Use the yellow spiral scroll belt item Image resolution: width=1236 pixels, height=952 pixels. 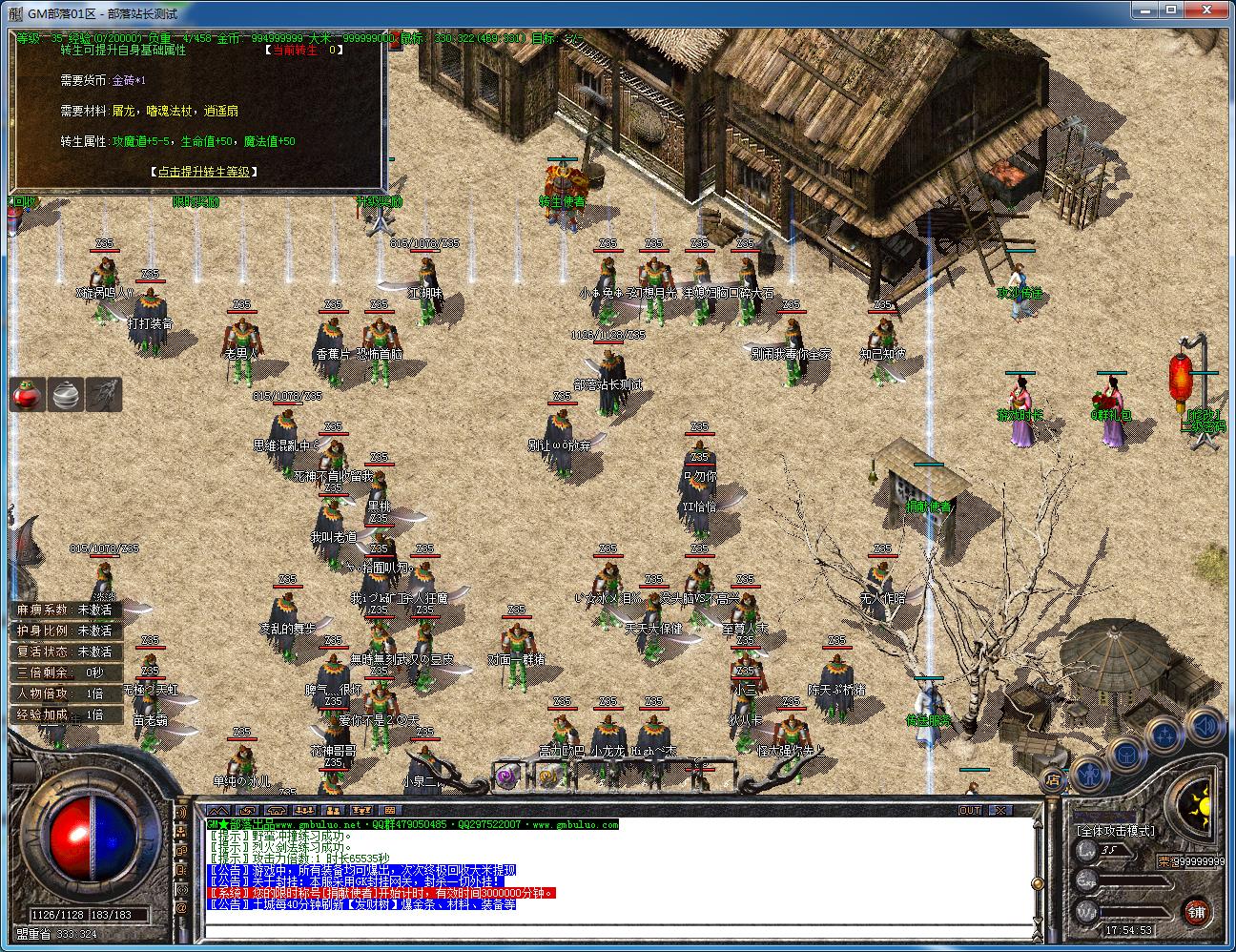546,776
